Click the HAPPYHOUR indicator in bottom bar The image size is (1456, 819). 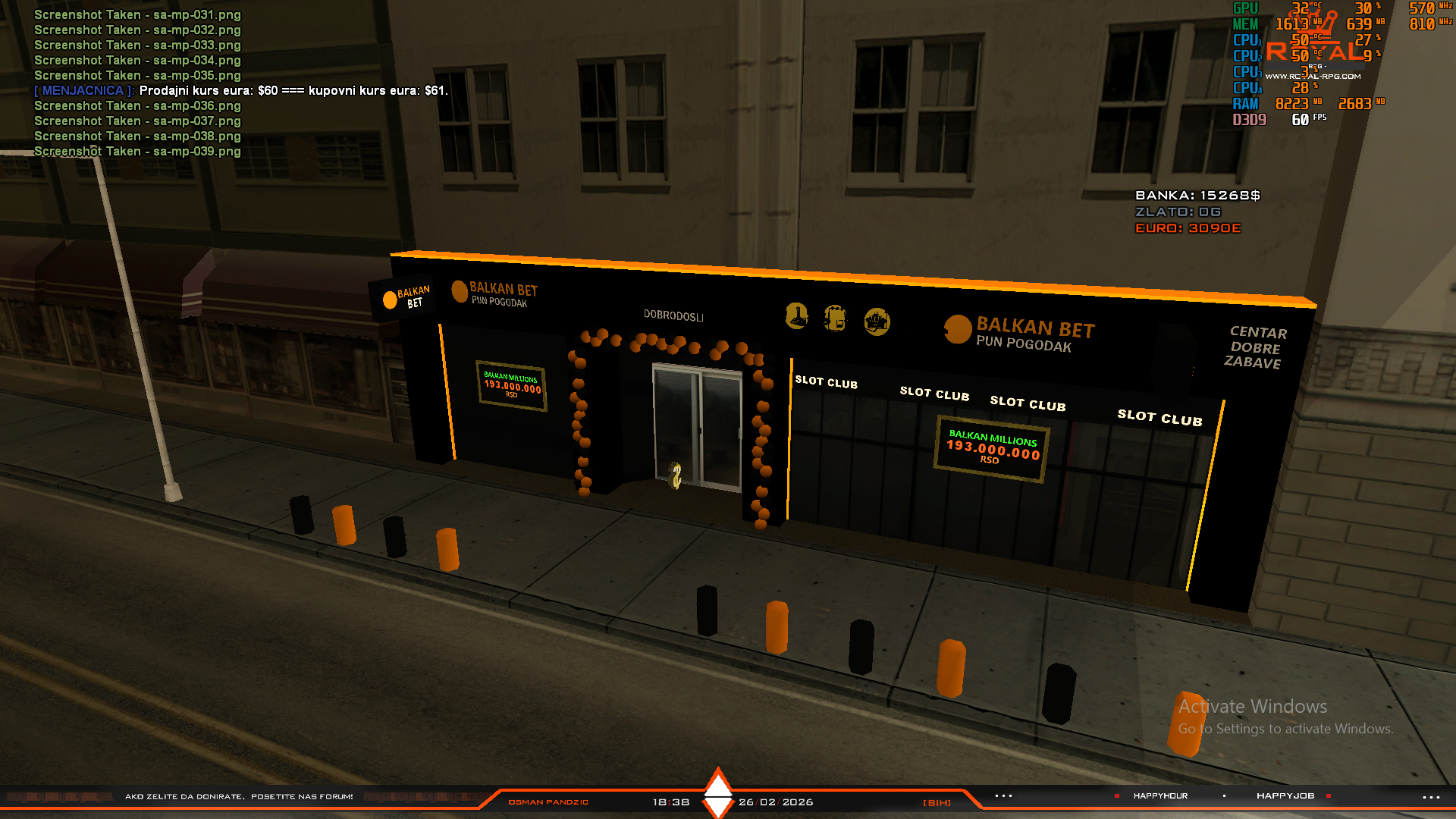[x=1160, y=796]
